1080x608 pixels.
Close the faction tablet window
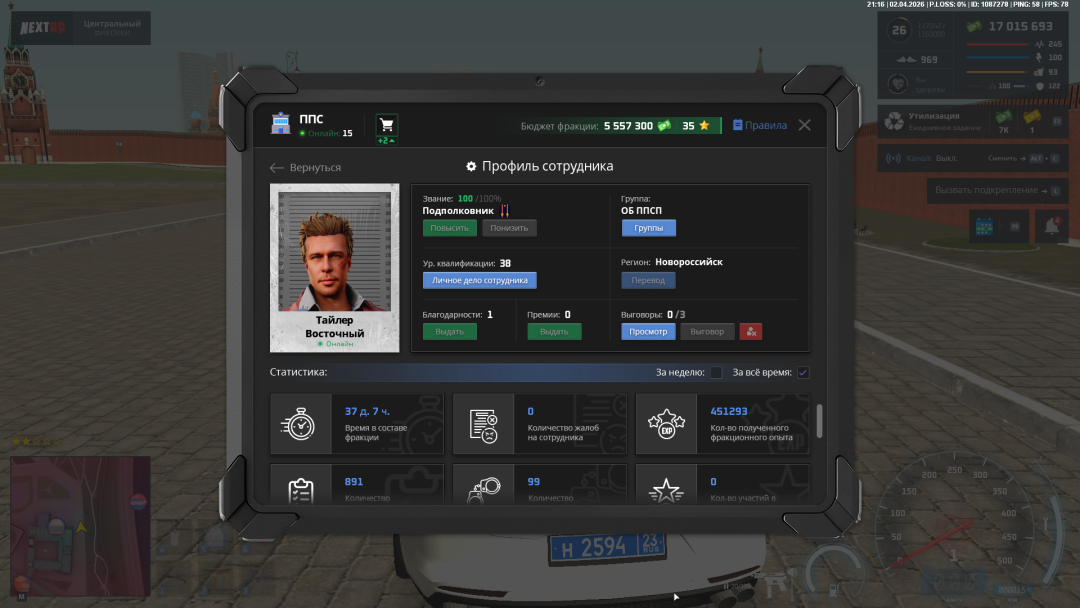(x=804, y=126)
